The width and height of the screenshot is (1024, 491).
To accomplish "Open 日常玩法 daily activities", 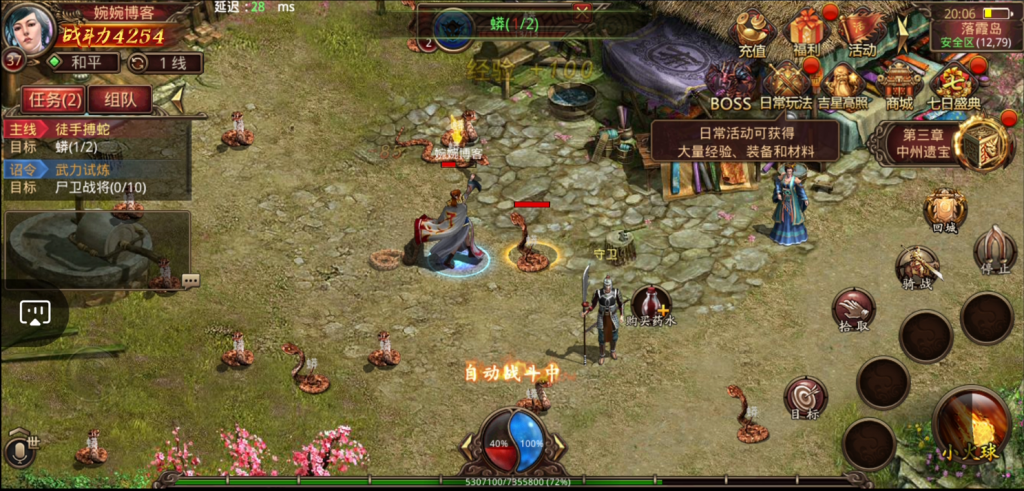I will pos(786,86).
